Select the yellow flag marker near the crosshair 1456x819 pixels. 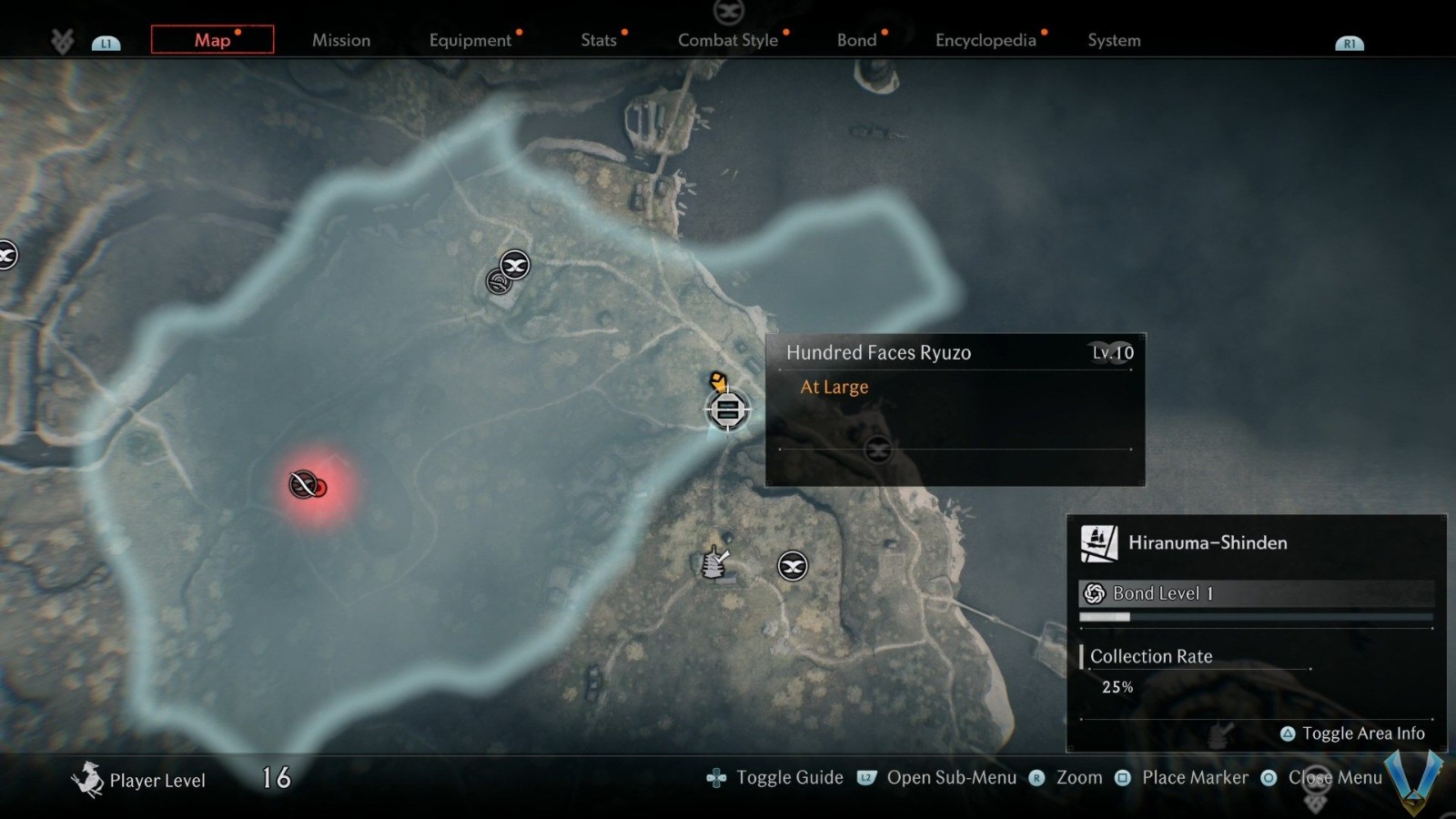(718, 380)
